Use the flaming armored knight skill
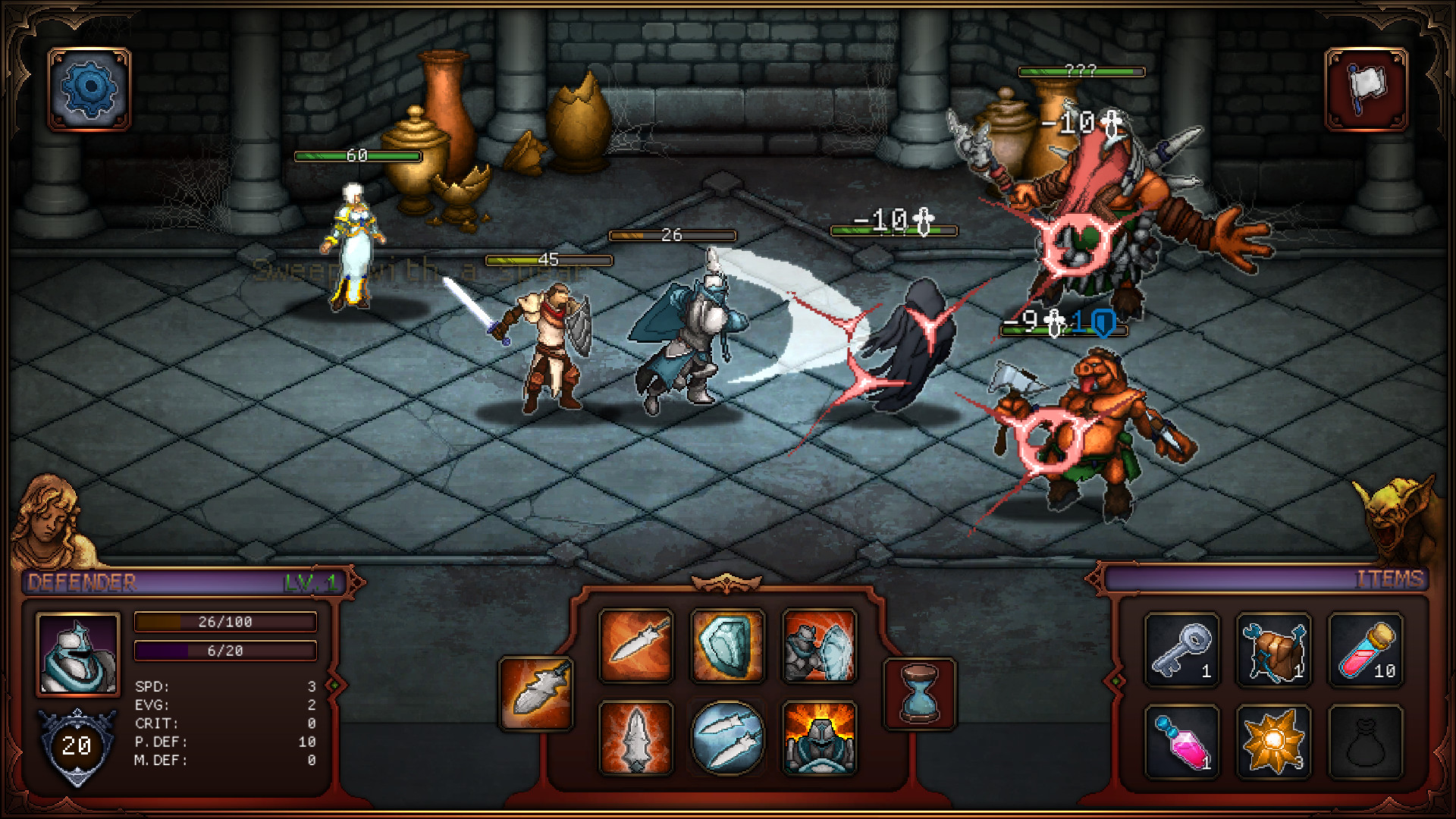Image resolution: width=1456 pixels, height=819 pixels. [819, 738]
